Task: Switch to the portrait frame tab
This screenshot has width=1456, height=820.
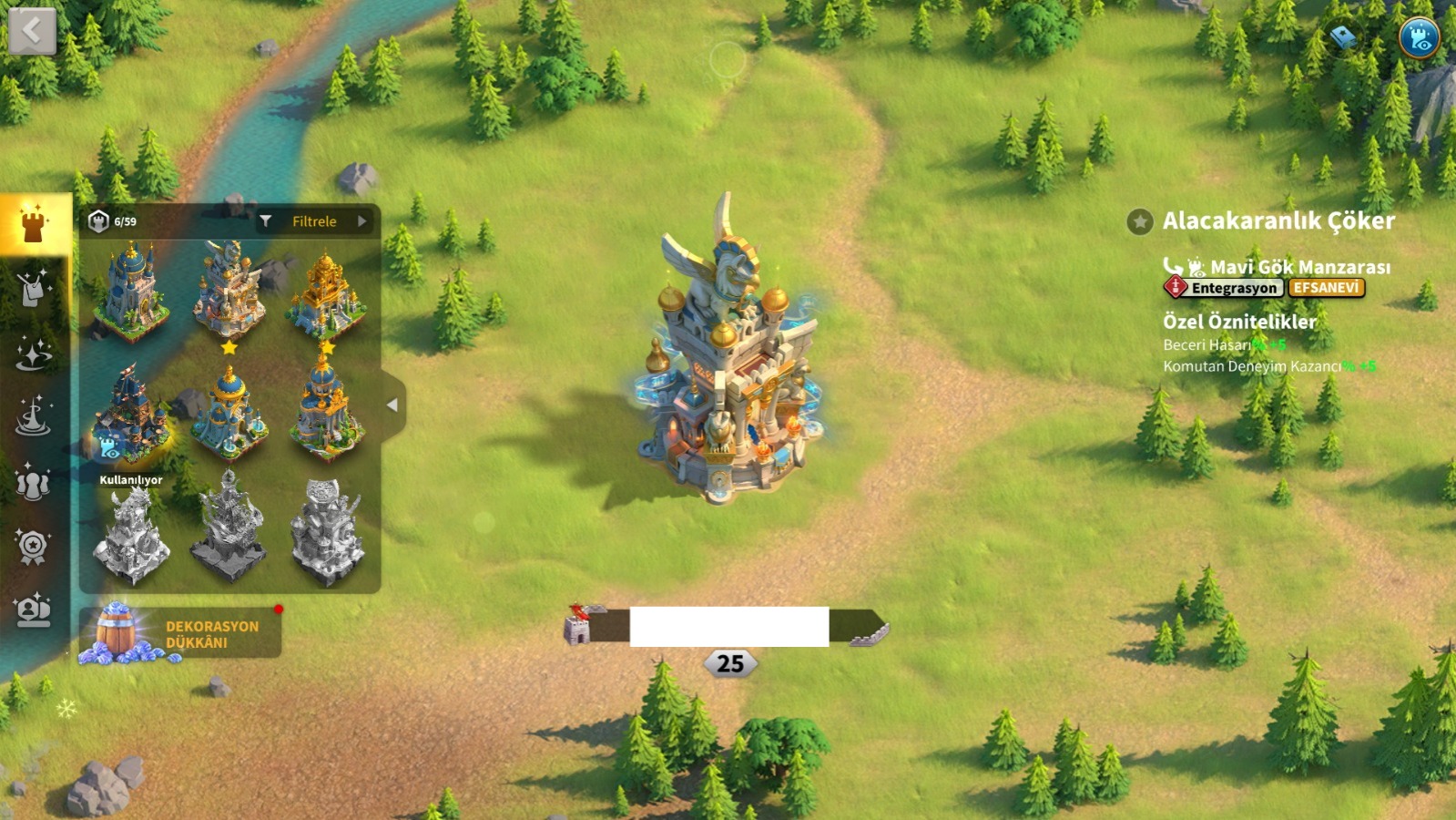Action: [x=34, y=610]
